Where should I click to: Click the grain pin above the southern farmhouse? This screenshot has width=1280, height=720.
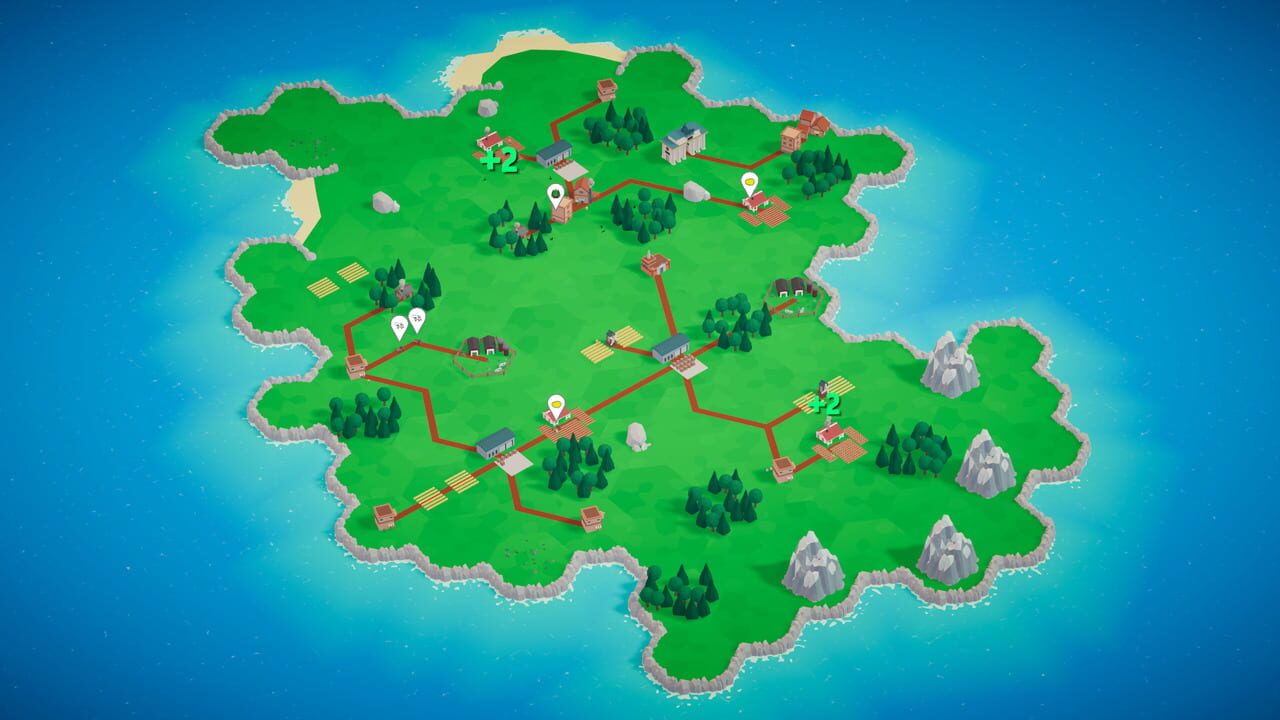pyautogui.click(x=555, y=403)
